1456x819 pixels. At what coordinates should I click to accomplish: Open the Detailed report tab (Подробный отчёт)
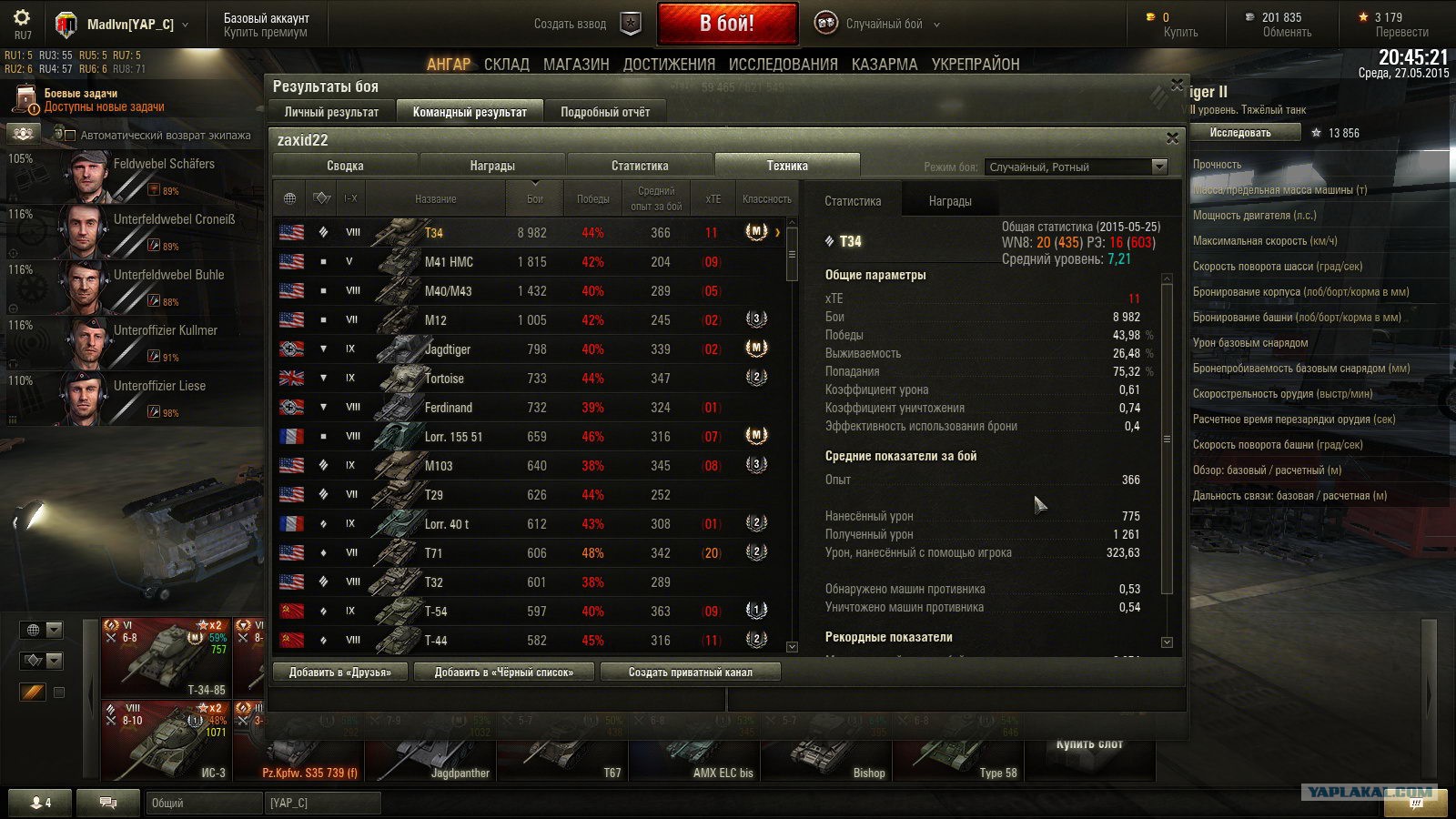pos(605,112)
